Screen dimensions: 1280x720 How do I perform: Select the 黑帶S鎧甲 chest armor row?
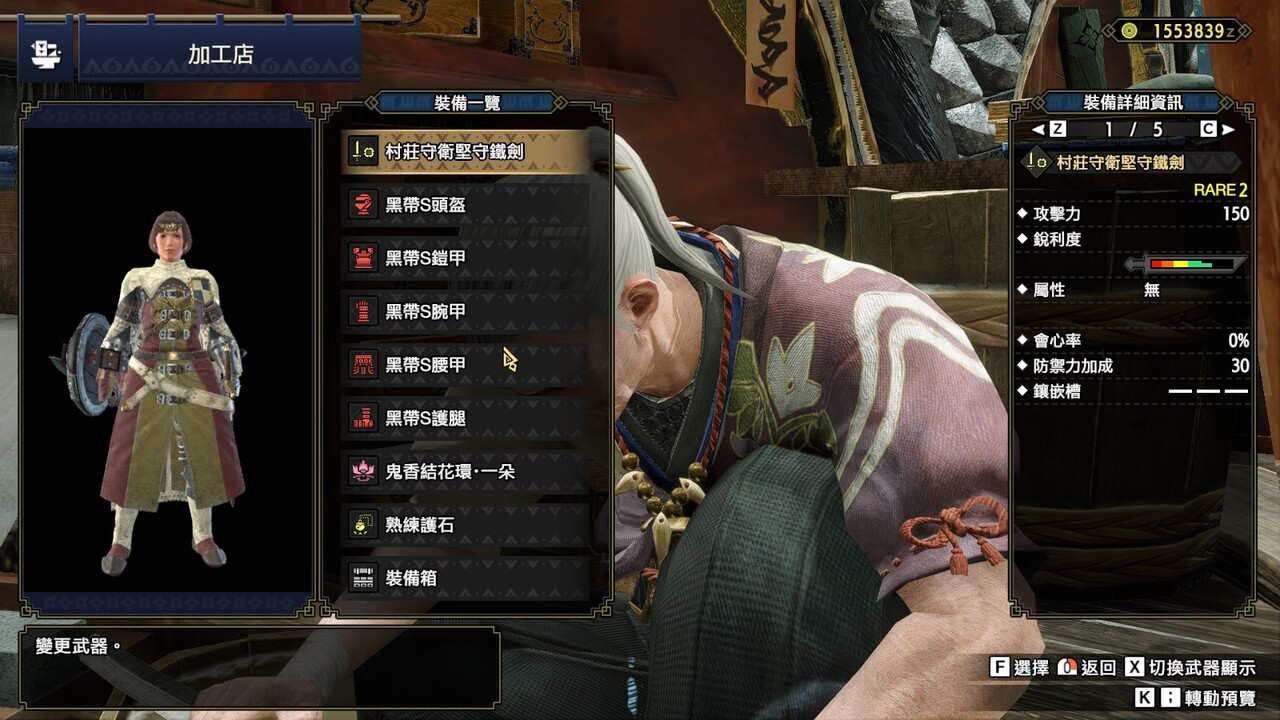465,258
